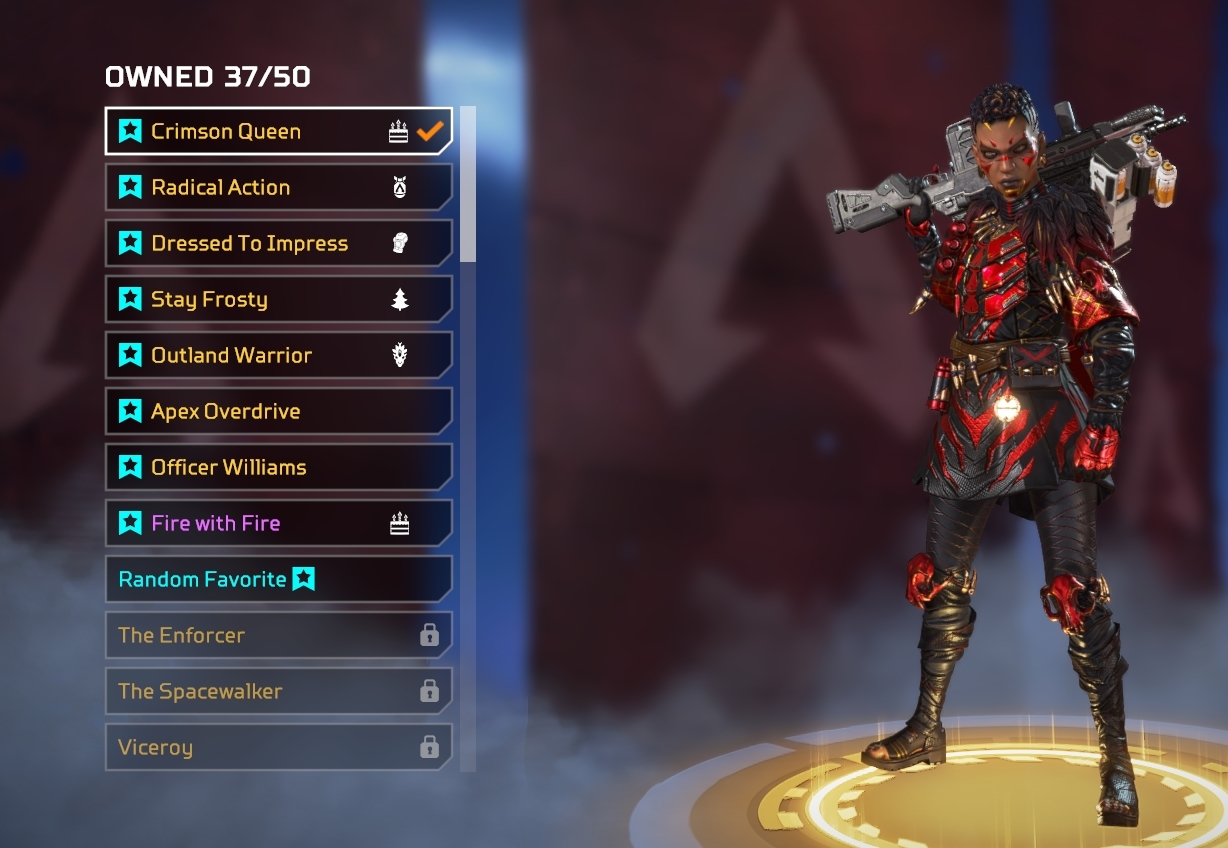Select the Crimson Queen skin
The height and width of the screenshot is (848, 1228).
(x=260, y=131)
